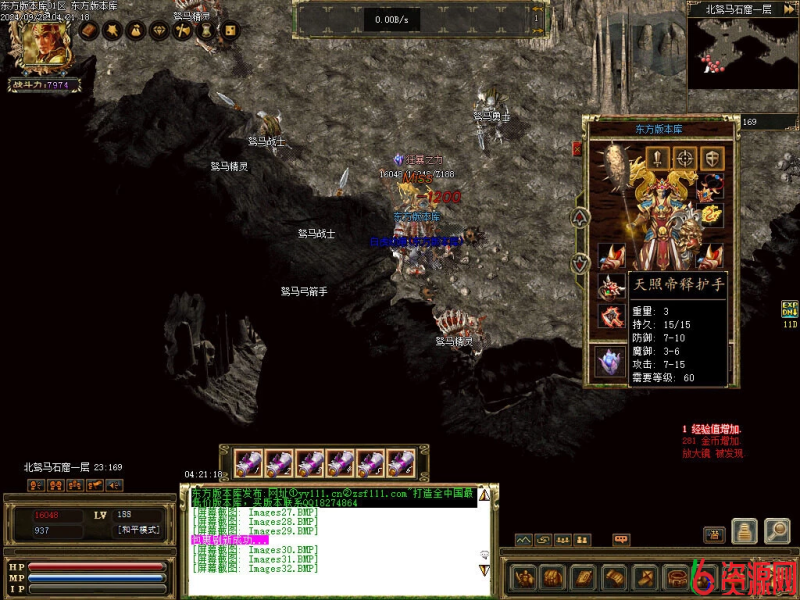Open the diamond icon in top bar
Viewport: 800px width, 600px height.
pos(159,31)
